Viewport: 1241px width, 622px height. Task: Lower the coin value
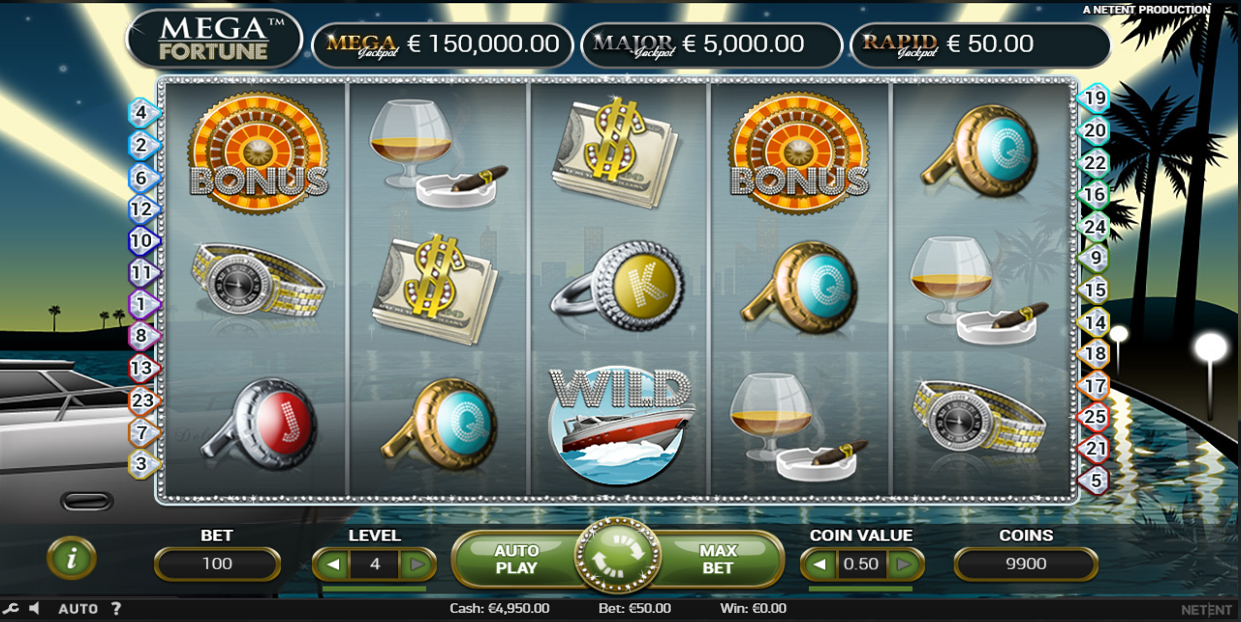point(819,565)
